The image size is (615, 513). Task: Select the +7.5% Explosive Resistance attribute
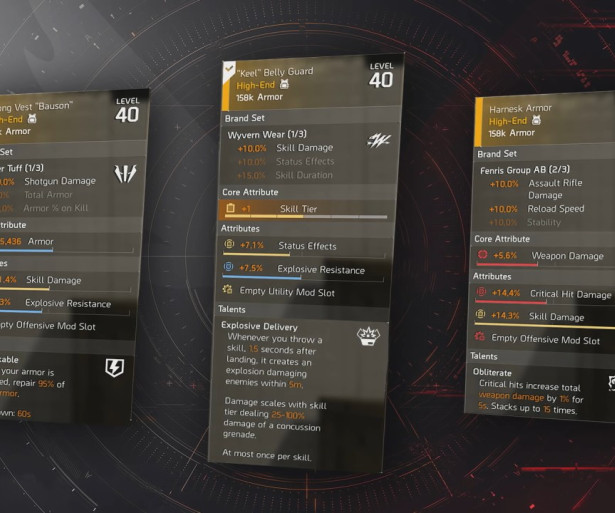[x=300, y=268]
